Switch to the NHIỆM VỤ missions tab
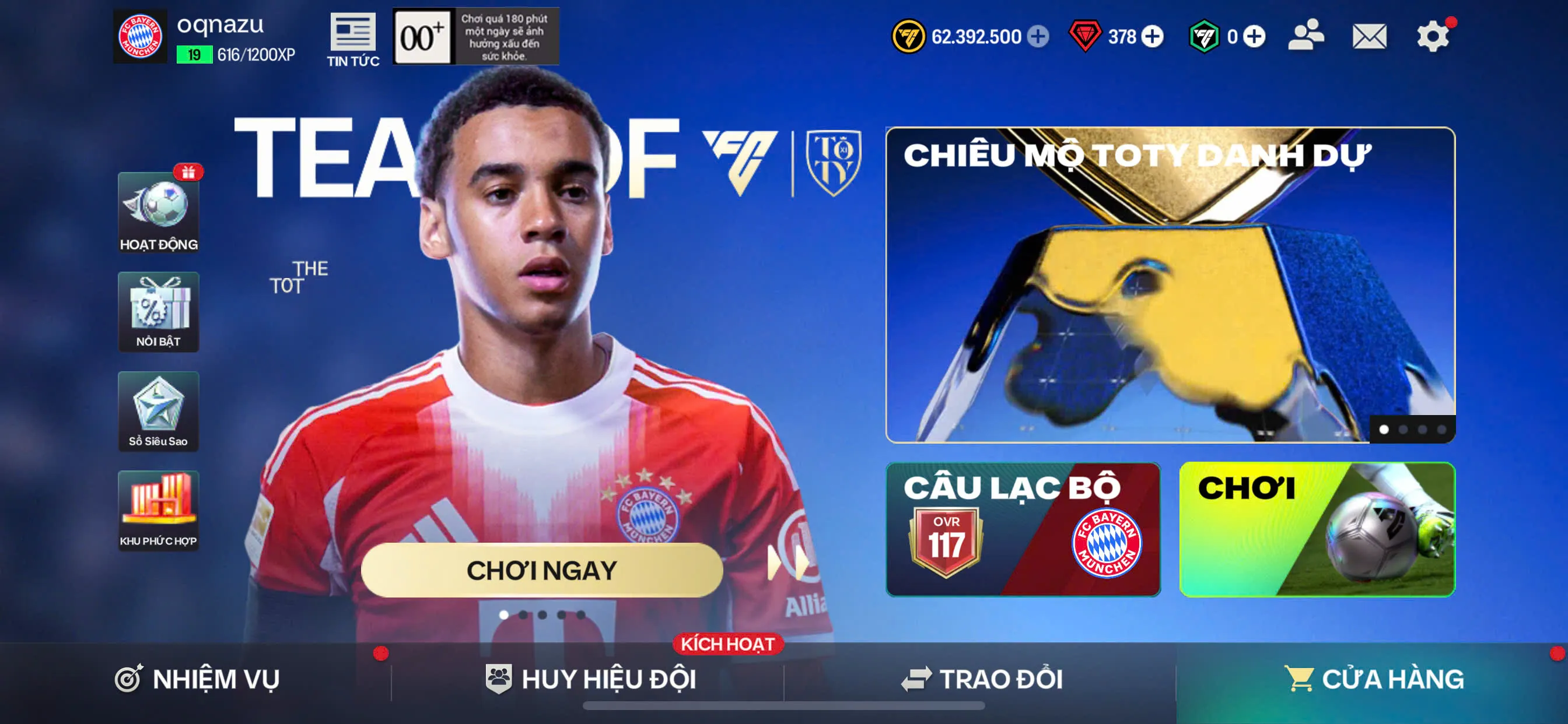 197,679
